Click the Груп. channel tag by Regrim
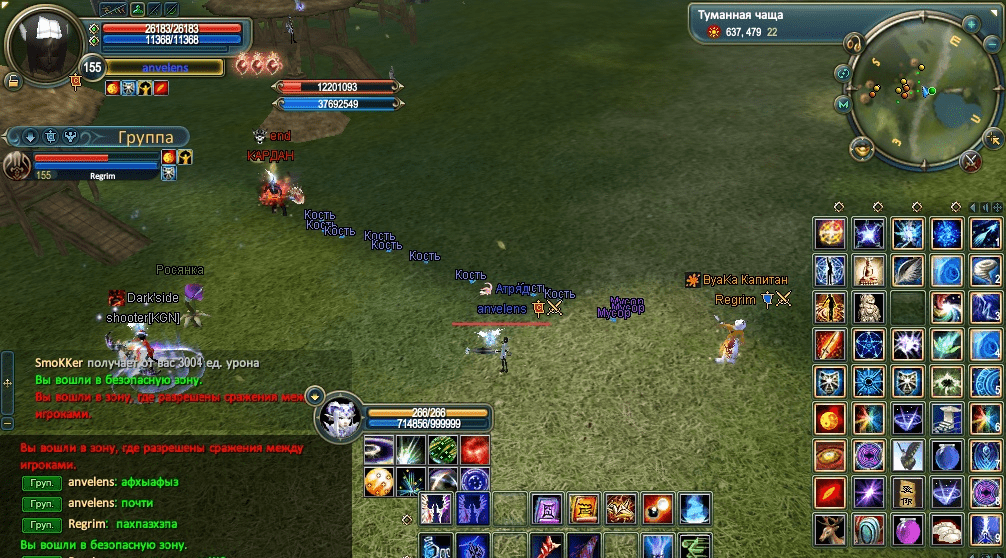 click(39, 524)
